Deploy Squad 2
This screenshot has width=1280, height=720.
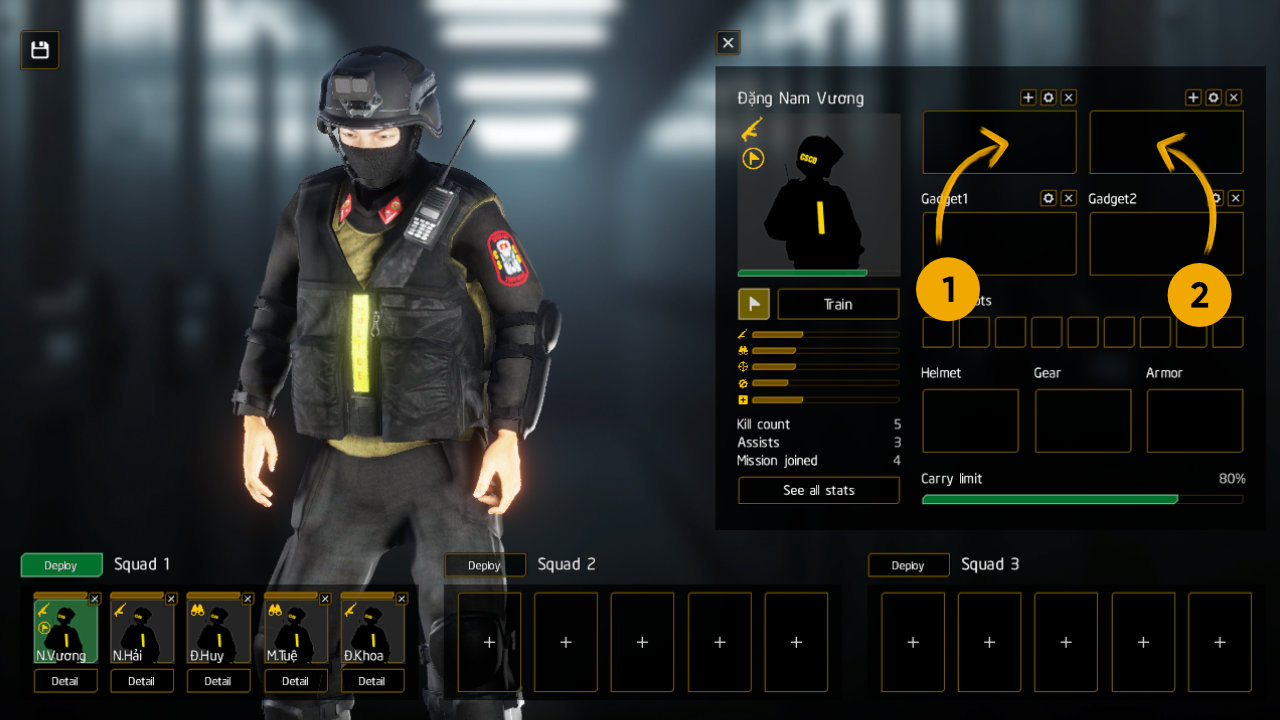485,565
